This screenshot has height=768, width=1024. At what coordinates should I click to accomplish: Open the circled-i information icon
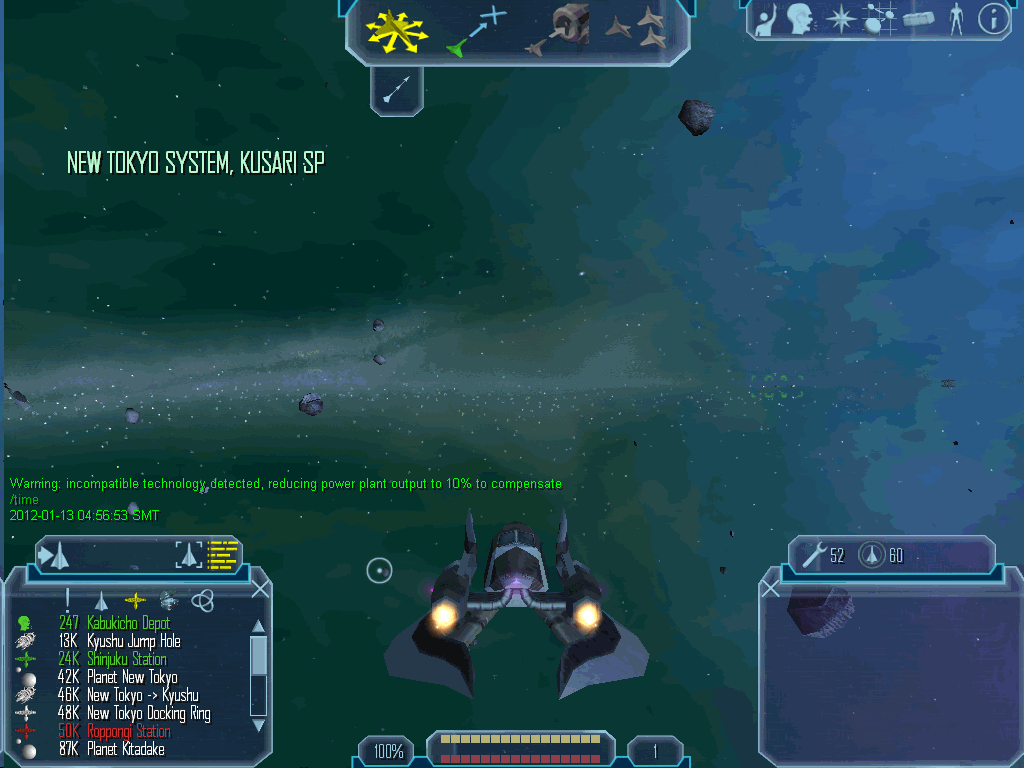coord(992,19)
